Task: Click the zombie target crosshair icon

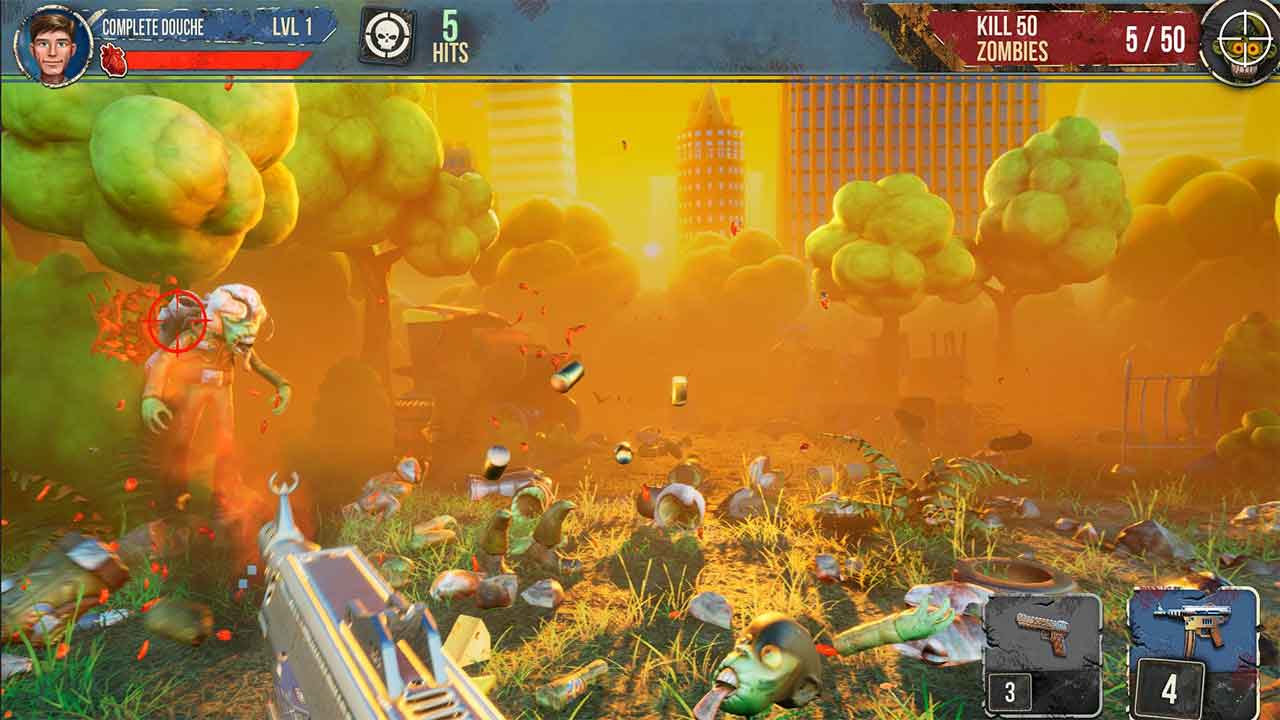Action: coord(1241,41)
